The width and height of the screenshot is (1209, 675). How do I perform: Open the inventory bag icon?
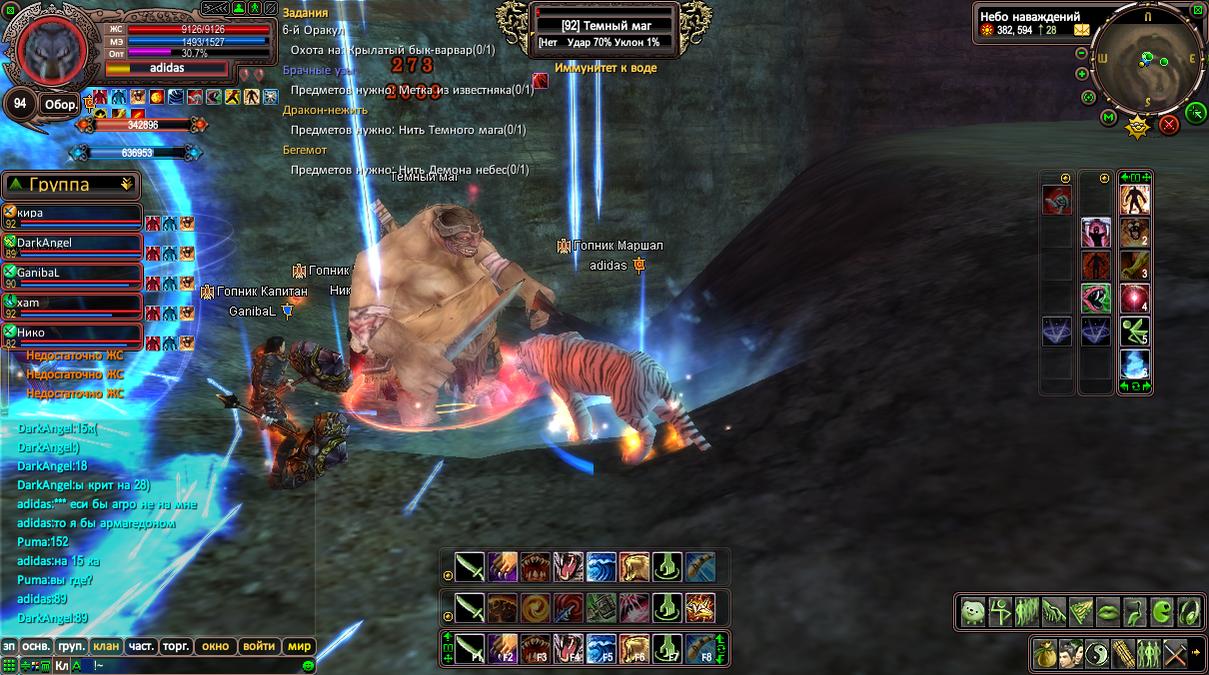click(1044, 652)
